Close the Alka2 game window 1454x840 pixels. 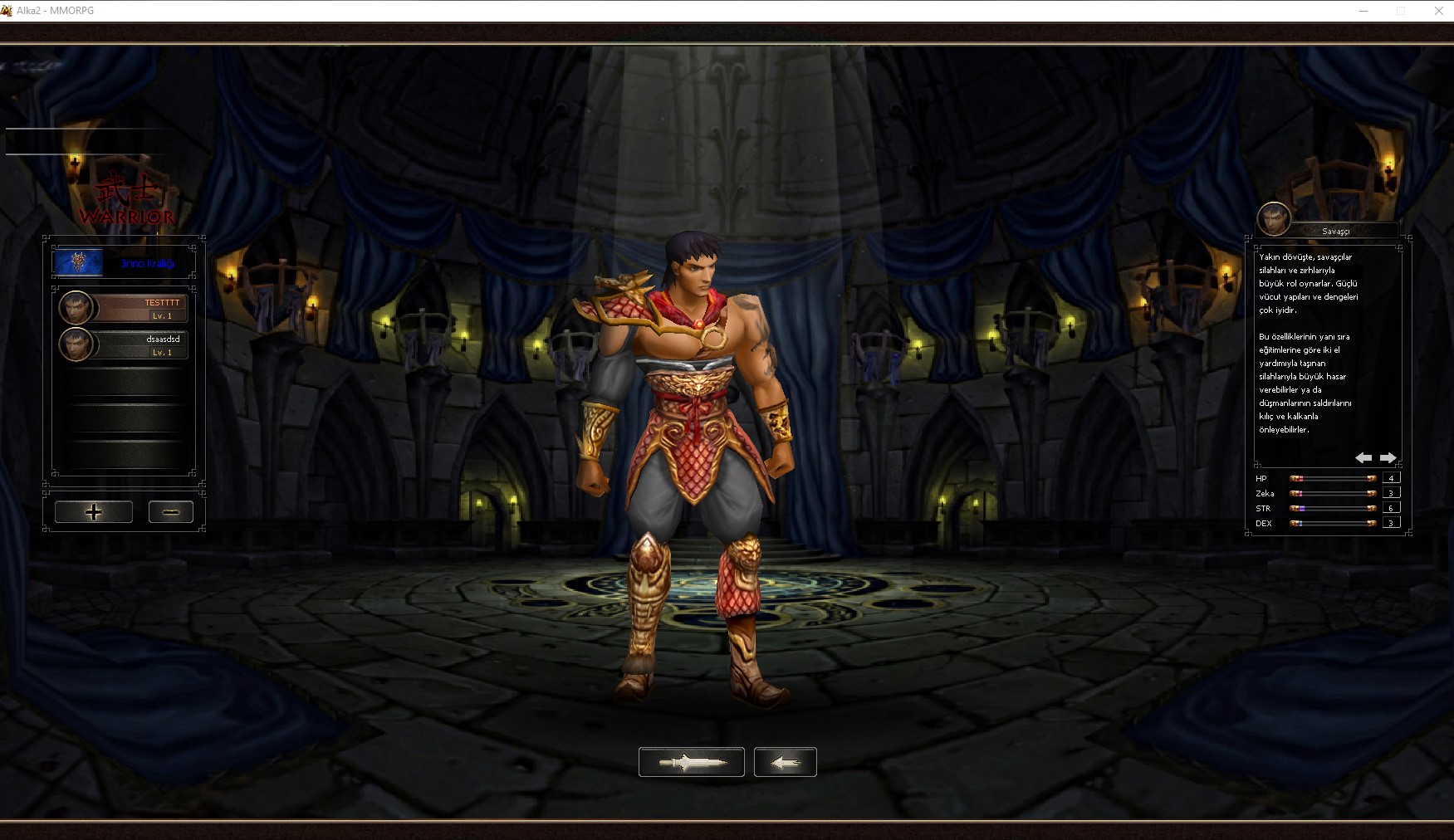1439,11
